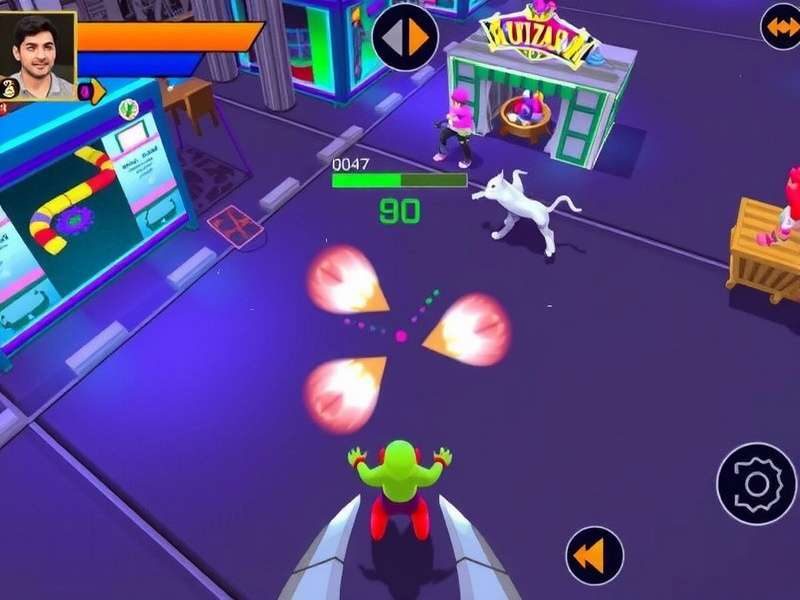Tap the orange double-arrow rewind button
Image resolution: width=800 pixels, height=600 pixels.
click(594, 556)
